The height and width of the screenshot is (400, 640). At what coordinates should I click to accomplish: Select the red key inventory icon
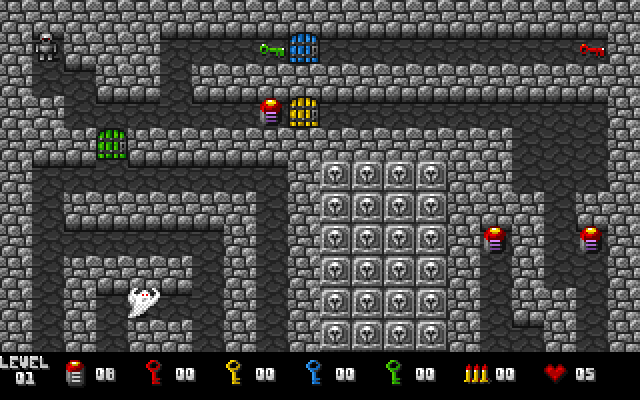[x=154, y=373]
